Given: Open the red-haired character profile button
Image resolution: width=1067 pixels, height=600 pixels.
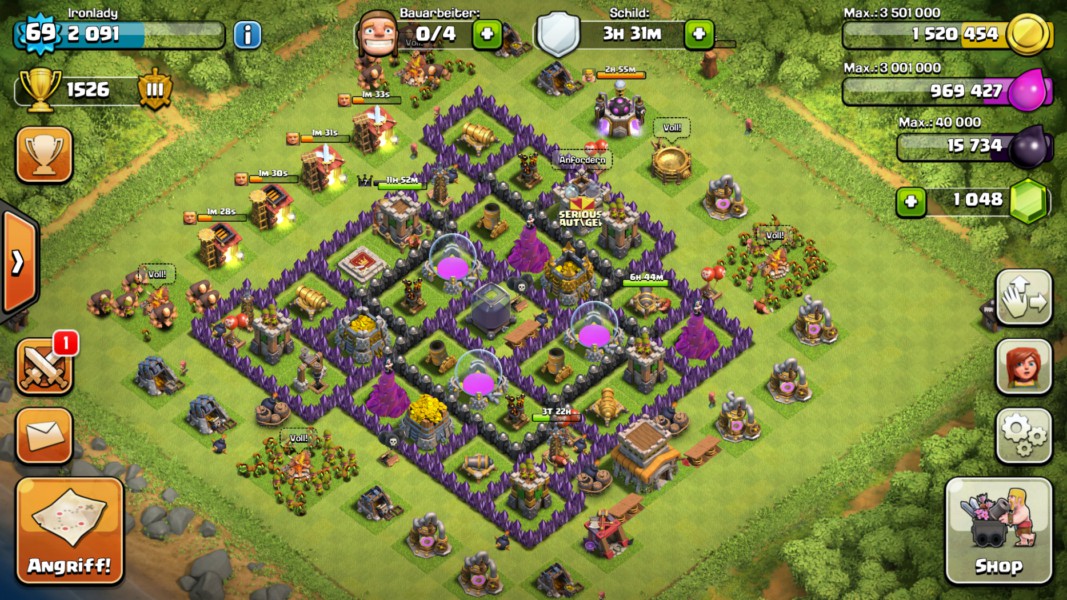Looking at the screenshot, I should coord(1023,366).
